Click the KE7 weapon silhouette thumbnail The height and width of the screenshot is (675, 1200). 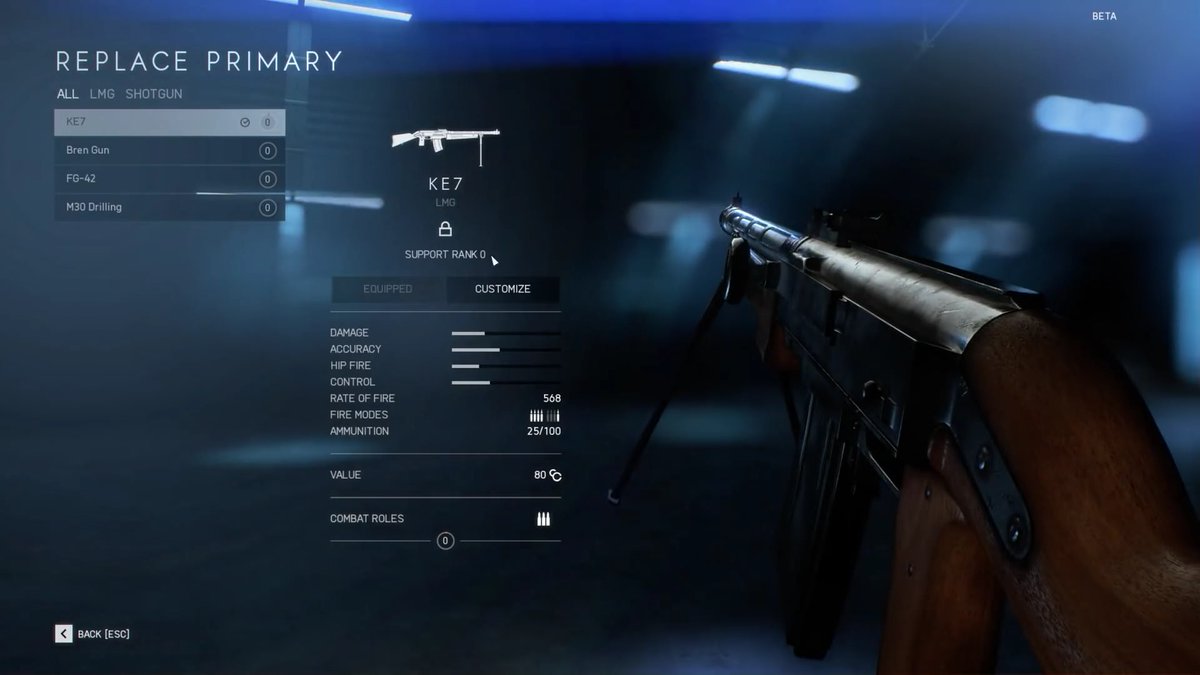pos(445,143)
